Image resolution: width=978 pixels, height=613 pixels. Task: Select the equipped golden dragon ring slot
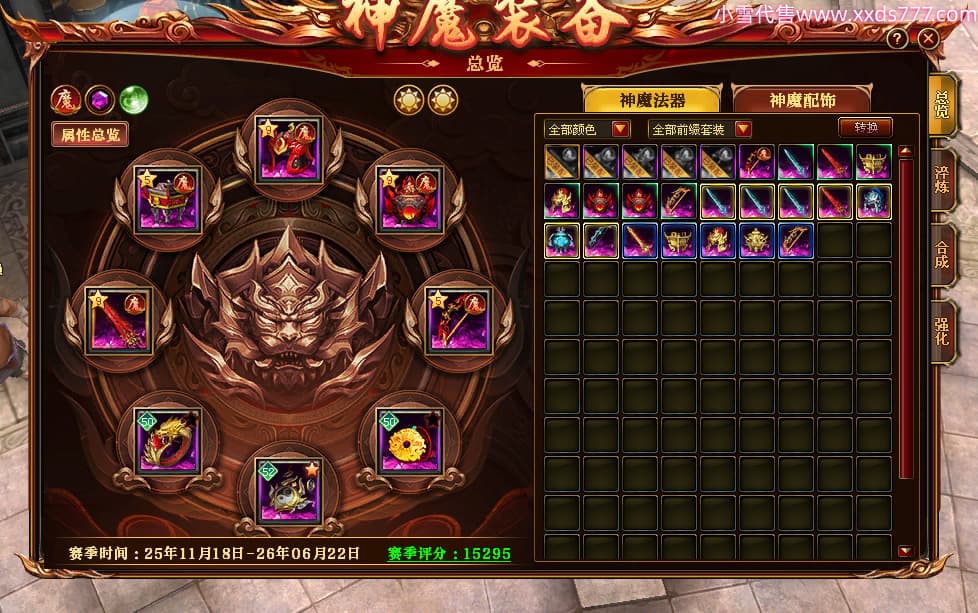coord(167,439)
